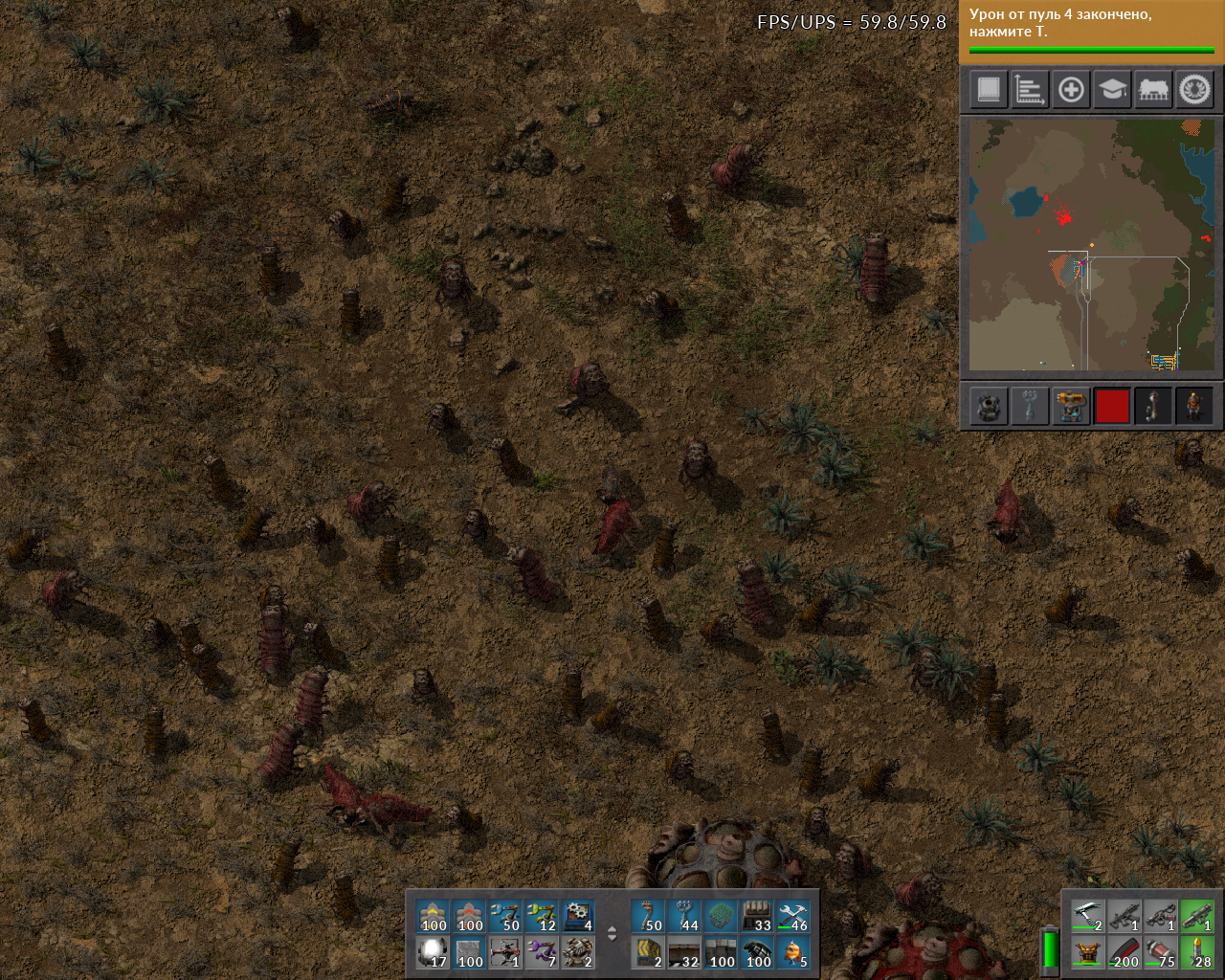Screen dimensions: 1225x980
Task: Select the red underground belt stack
Action: [470, 917]
